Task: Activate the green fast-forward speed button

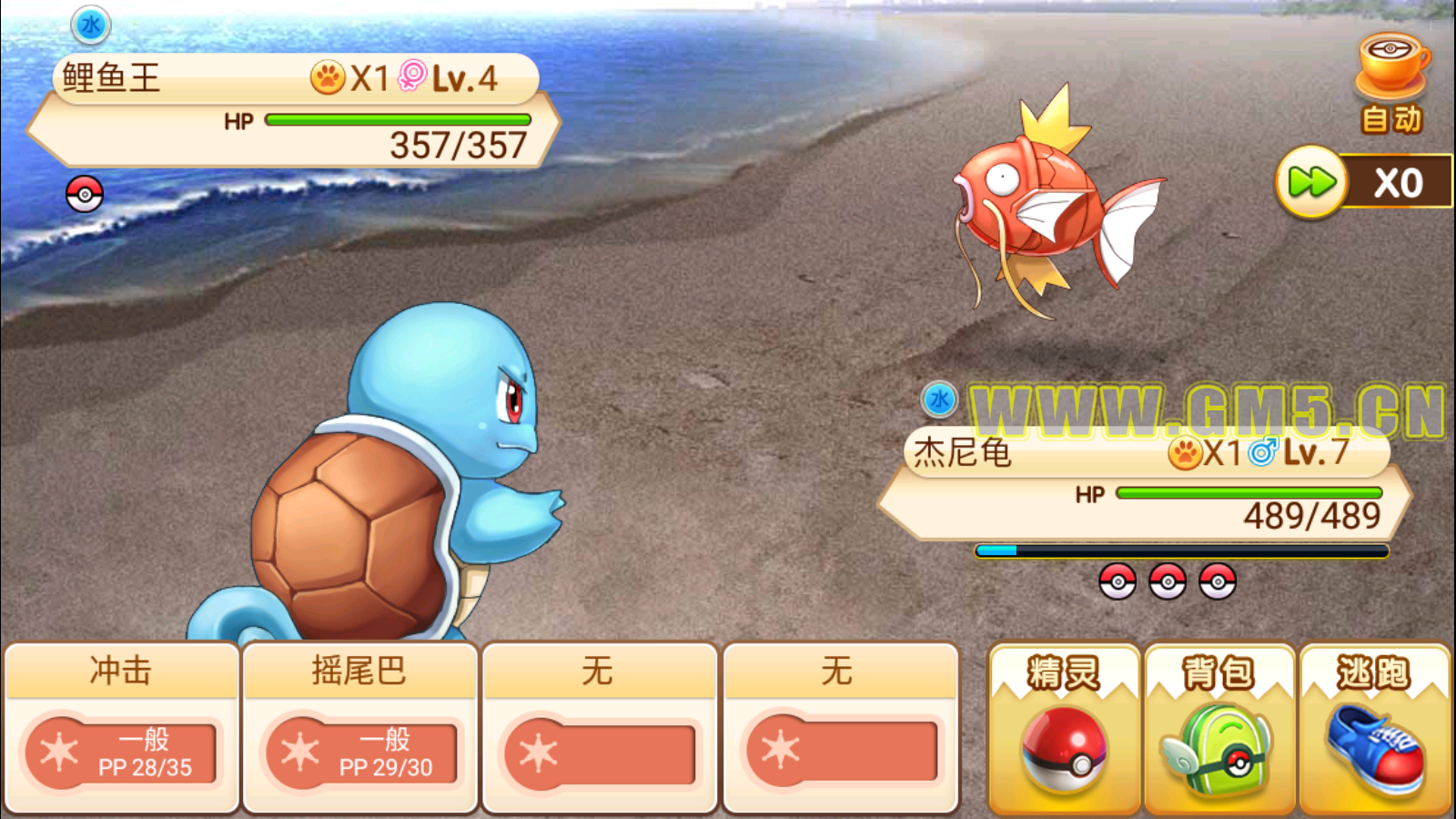Action: coord(1311,182)
